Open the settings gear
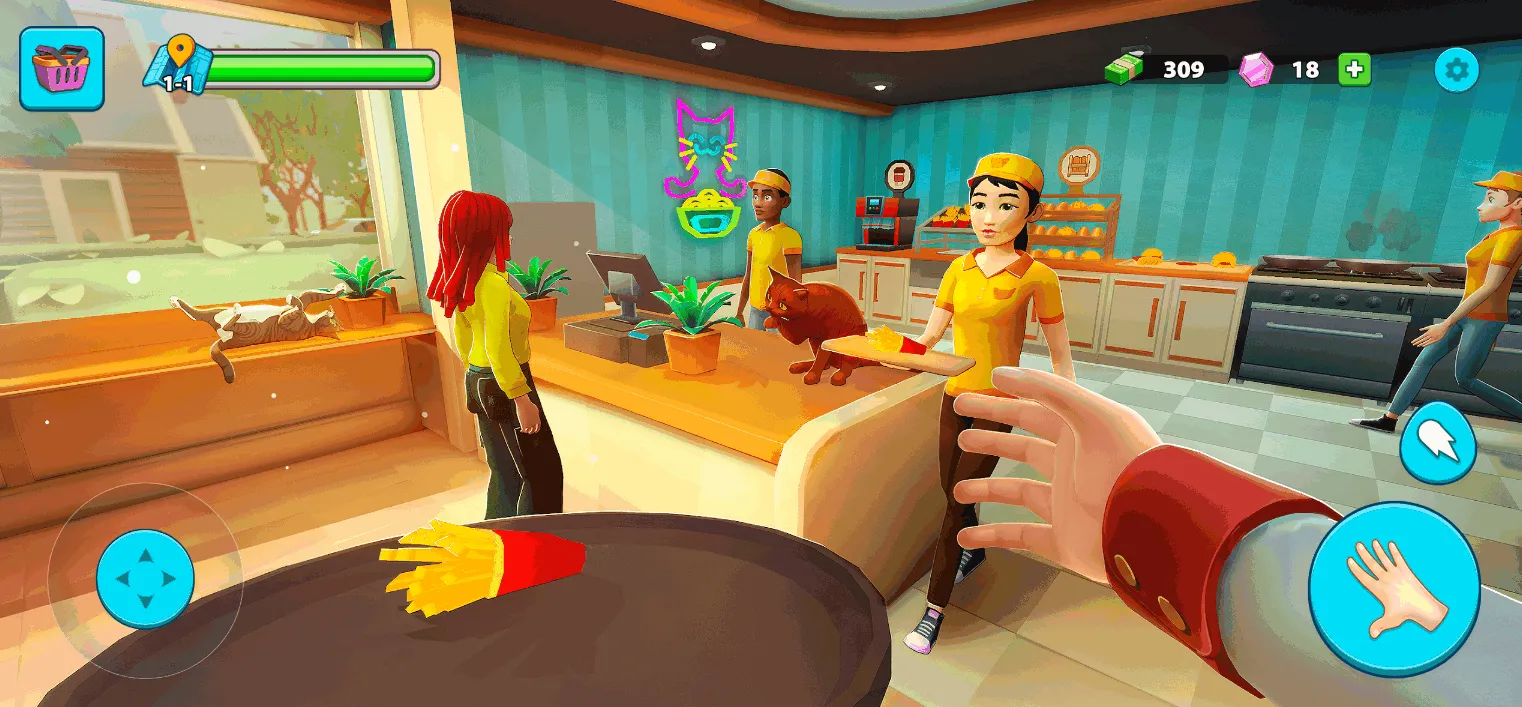Image resolution: width=1522 pixels, height=707 pixels. [x=1456, y=70]
